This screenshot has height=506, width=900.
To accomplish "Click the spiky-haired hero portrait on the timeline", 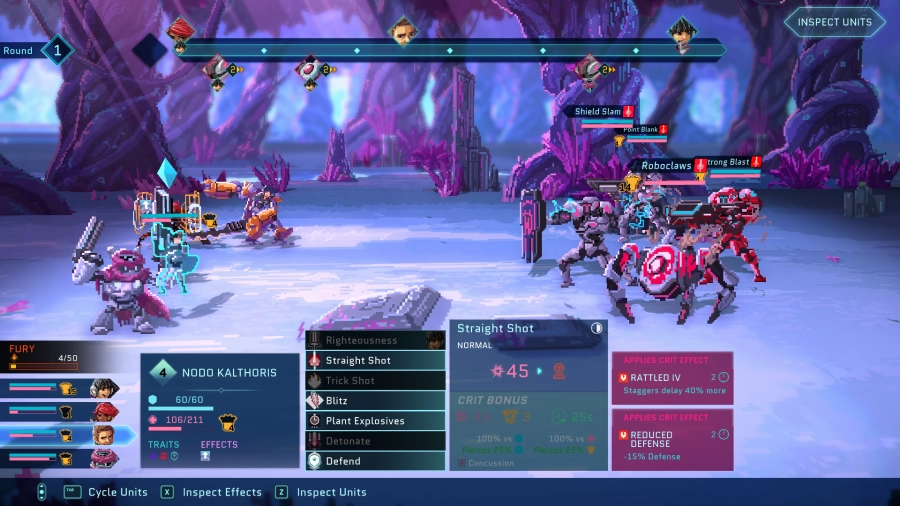I will tap(682, 33).
